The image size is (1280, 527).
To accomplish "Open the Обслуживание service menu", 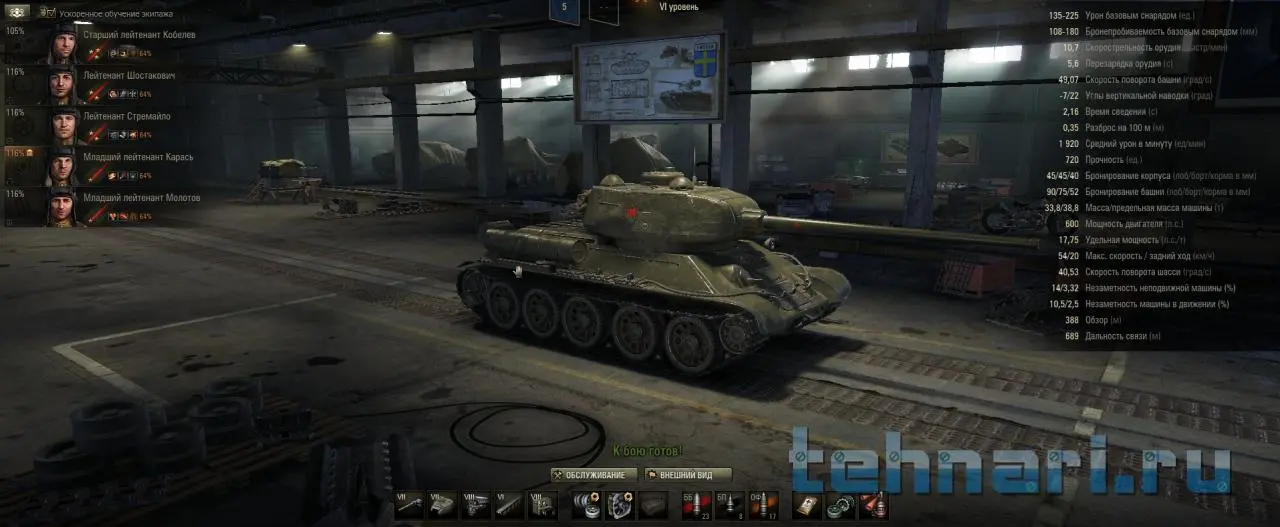I will [x=594, y=474].
